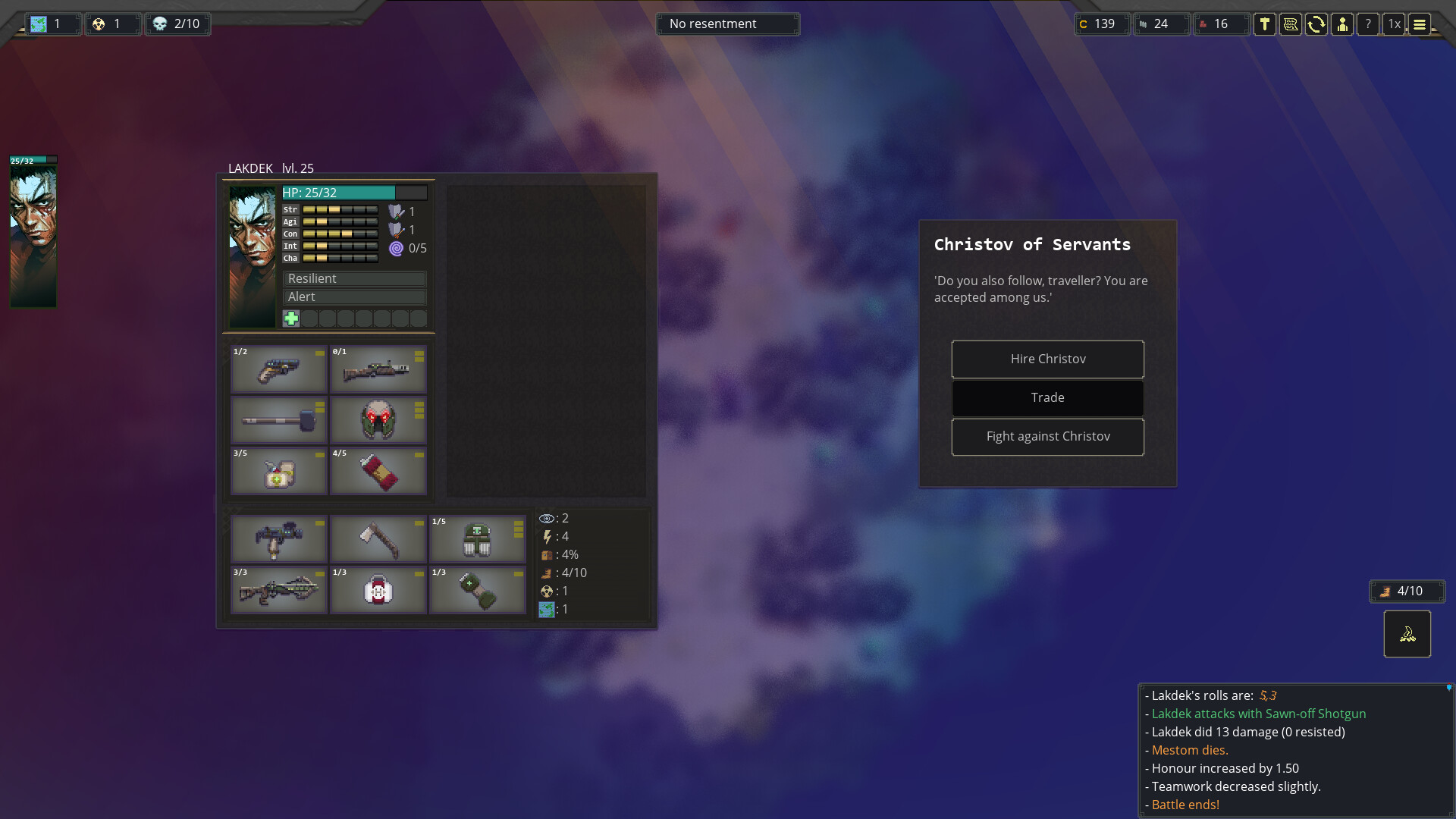
Task: Click the campfire rest icon
Action: click(x=1407, y=634)
